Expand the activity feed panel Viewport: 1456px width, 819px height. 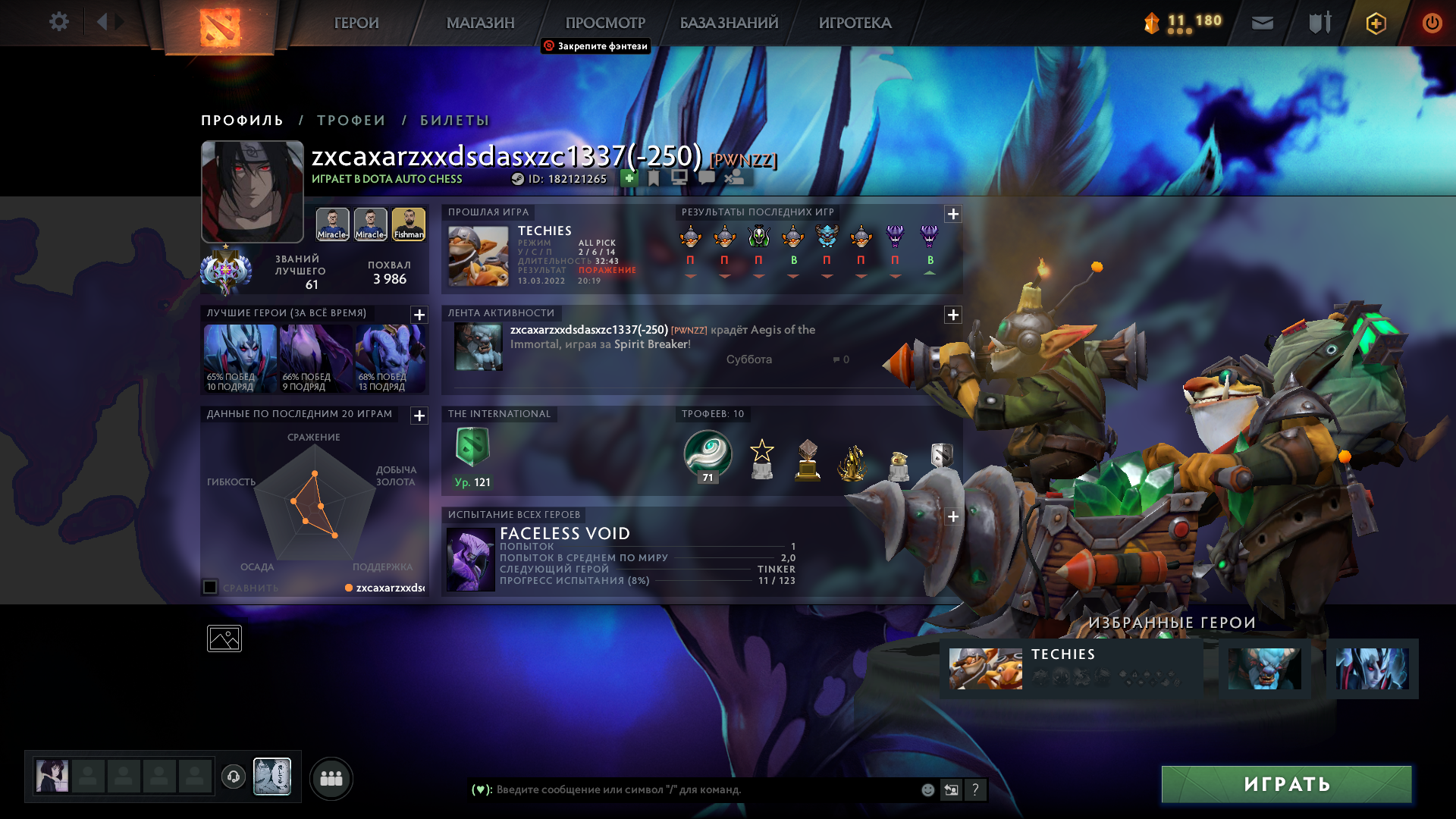[953, 315]
